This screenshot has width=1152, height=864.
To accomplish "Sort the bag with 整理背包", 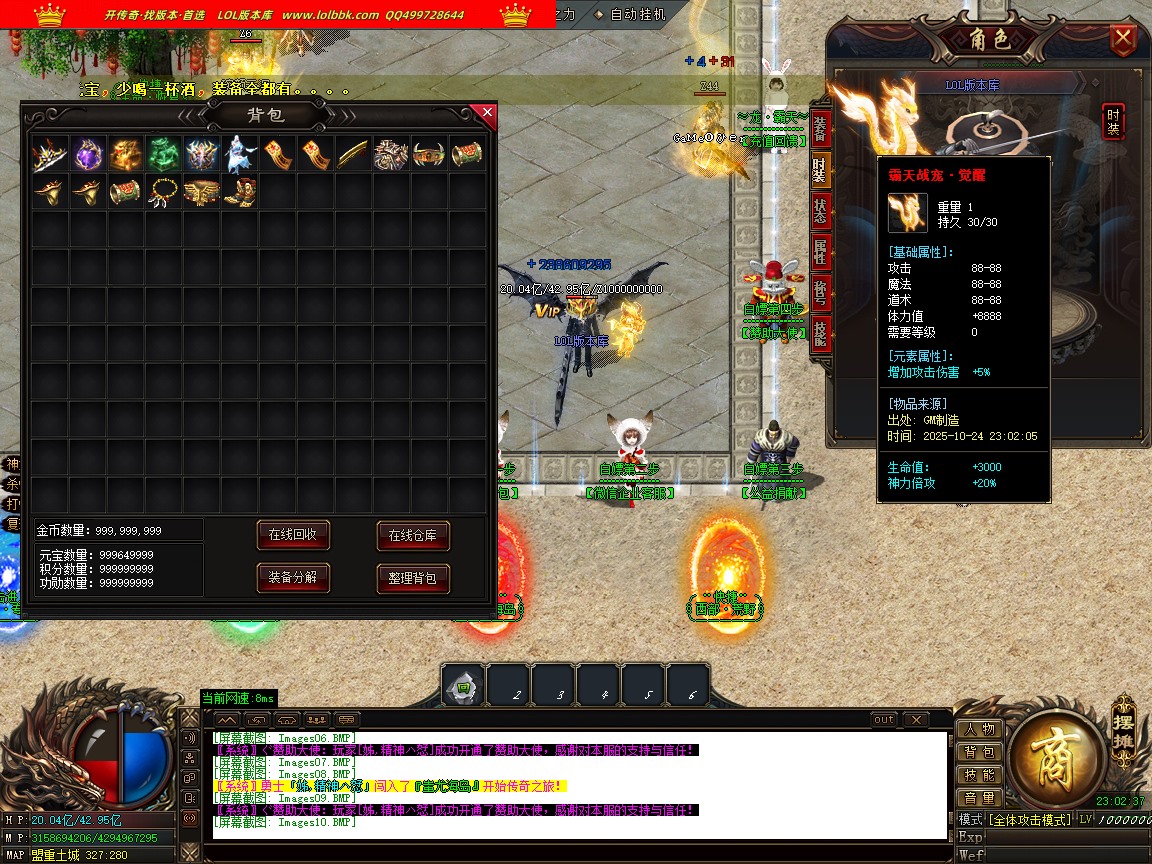I will [x=413, y=578].
